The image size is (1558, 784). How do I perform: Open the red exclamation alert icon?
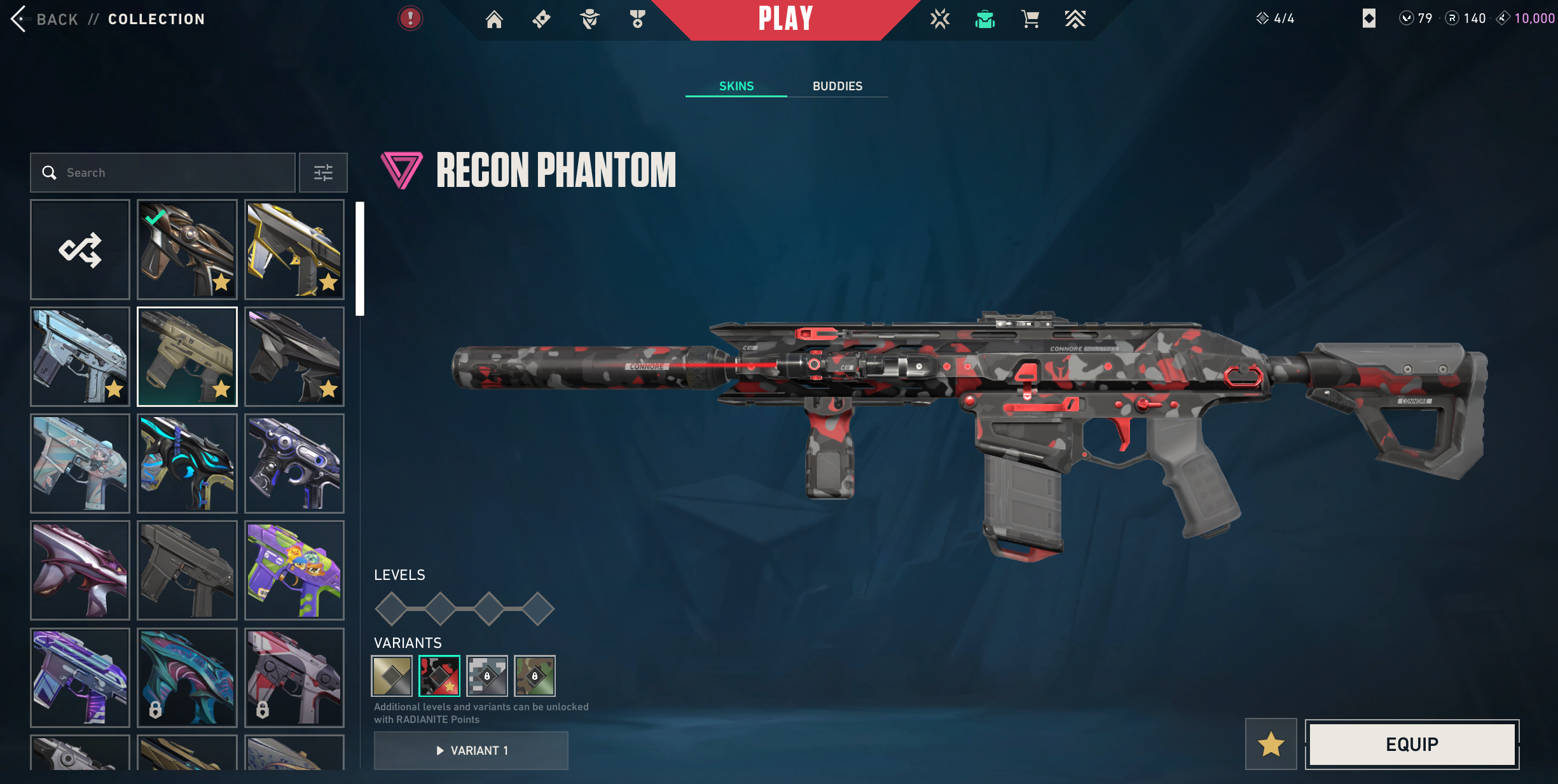410,18
